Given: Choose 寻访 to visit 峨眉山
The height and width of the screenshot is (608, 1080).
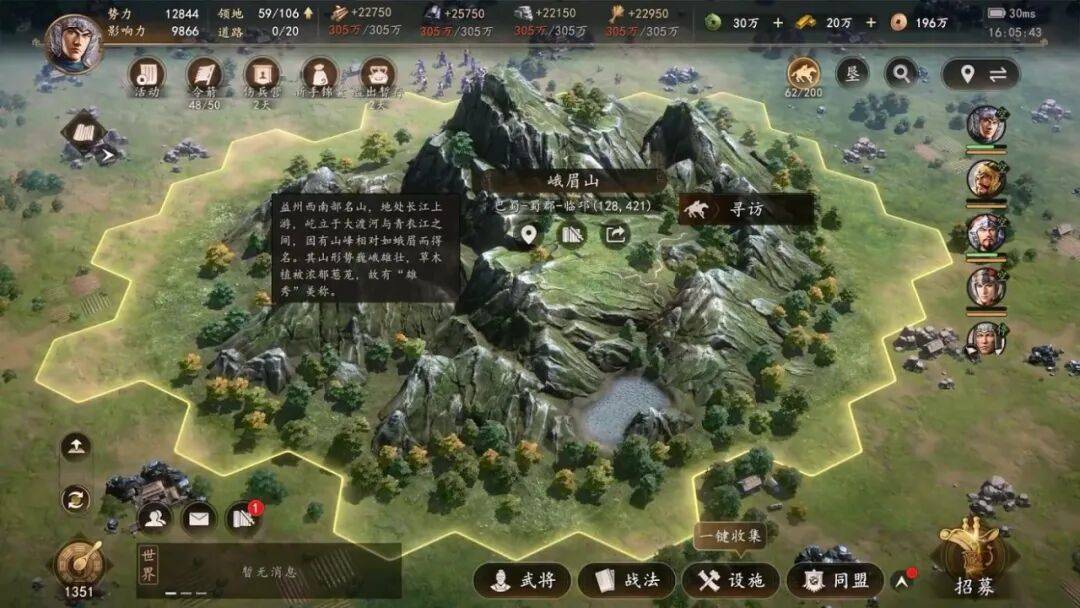Looking at the screenshot, I should point(744,210).
